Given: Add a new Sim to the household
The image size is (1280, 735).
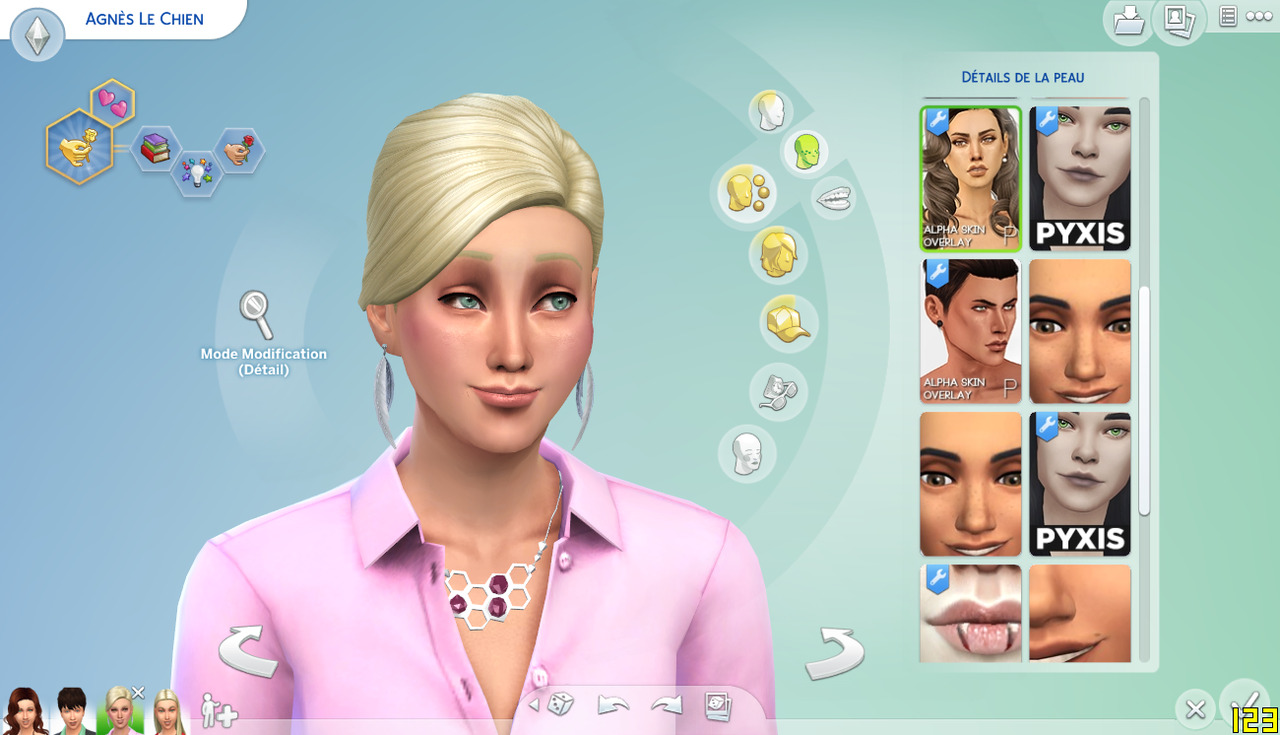Looking at the screenshot, I should pyautogui.click(x=219, y=710).
